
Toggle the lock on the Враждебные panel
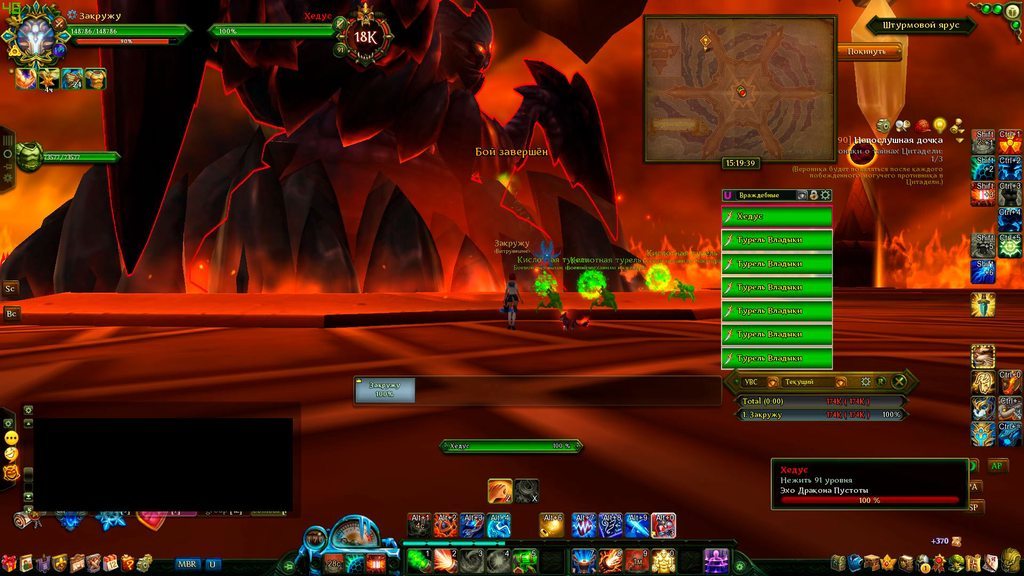814,195
